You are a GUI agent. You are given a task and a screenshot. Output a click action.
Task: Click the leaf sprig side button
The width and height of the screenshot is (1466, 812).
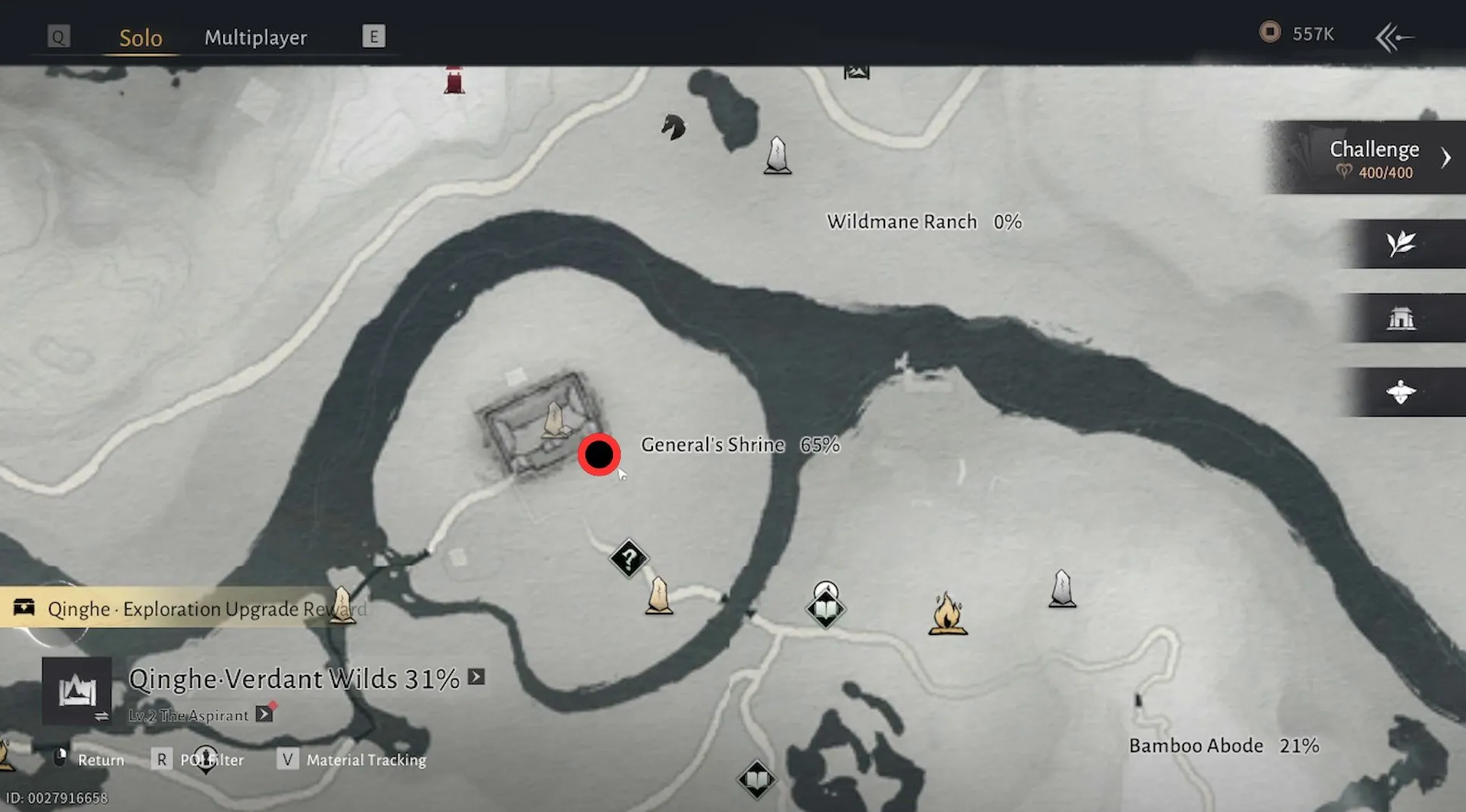[x=1401, y=244]
